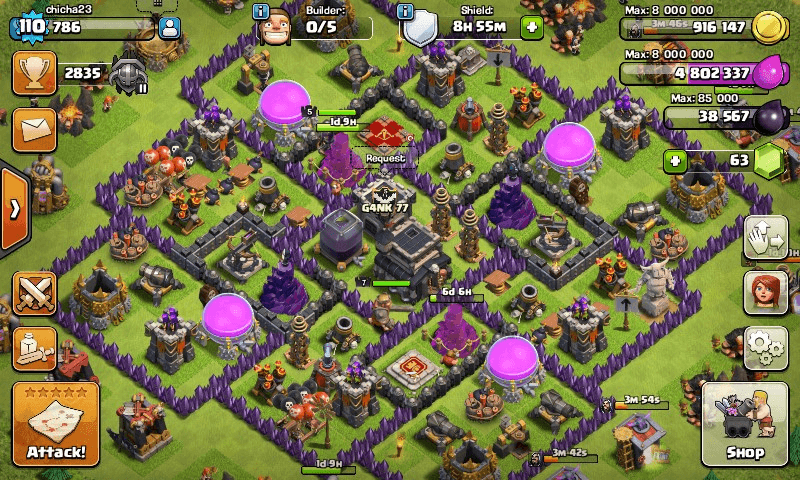Select the red-haired villager button
Image resolution: width=800 pixels, height=480 pixels.
pos(765,292)
